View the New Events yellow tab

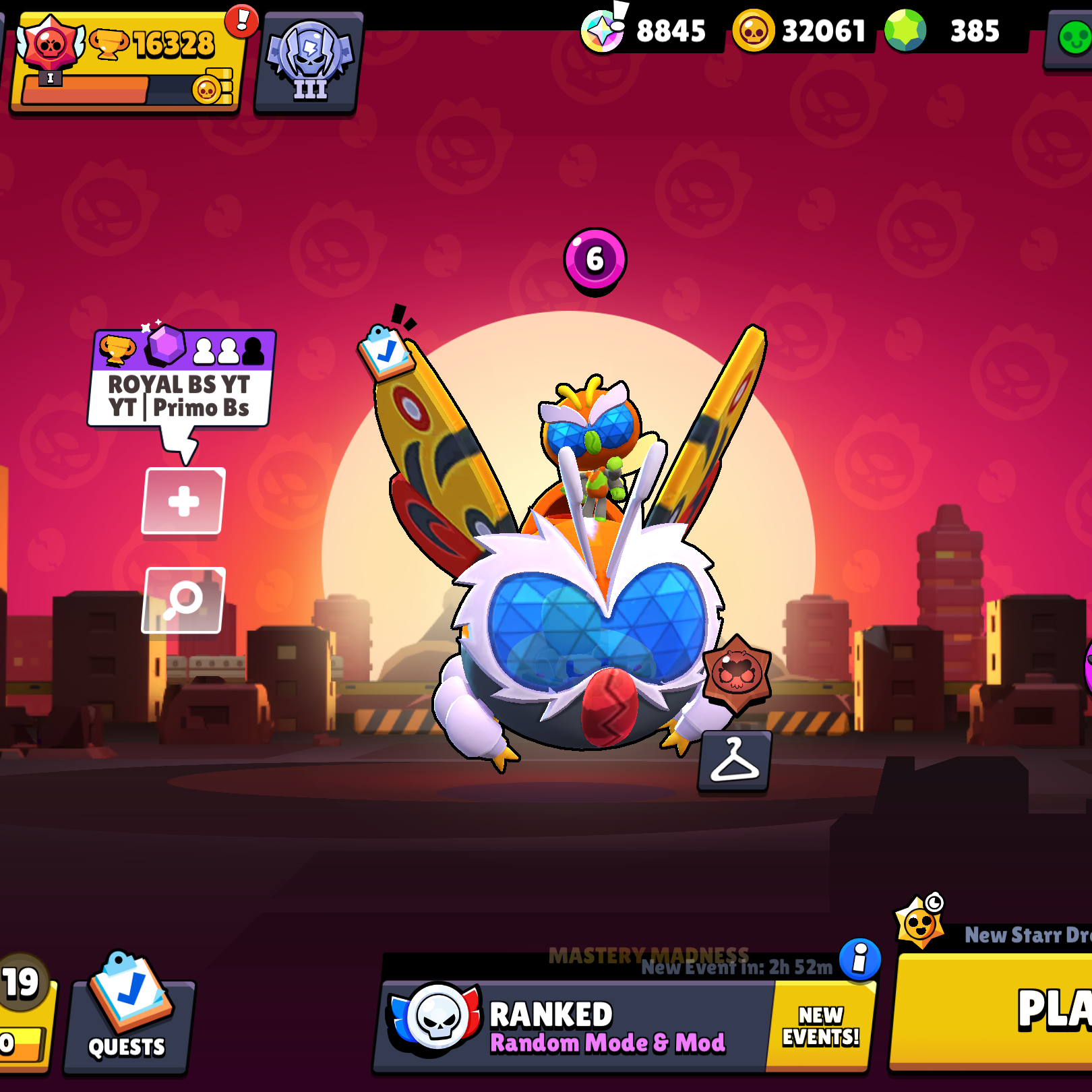coord(820,1026)
